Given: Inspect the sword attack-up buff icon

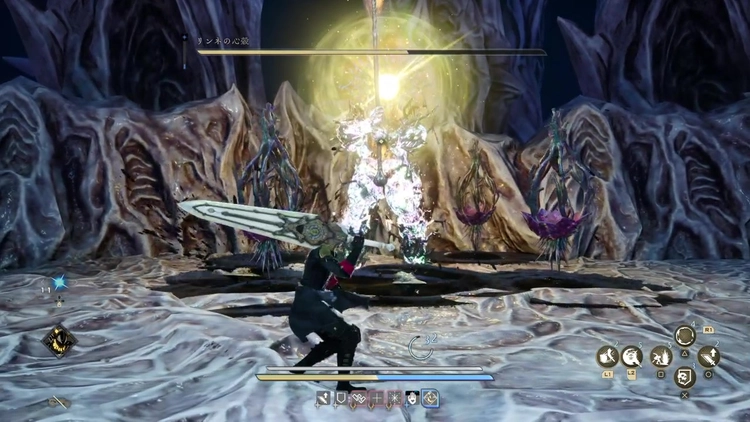Looking at the screenshot, I should [324, 398].
